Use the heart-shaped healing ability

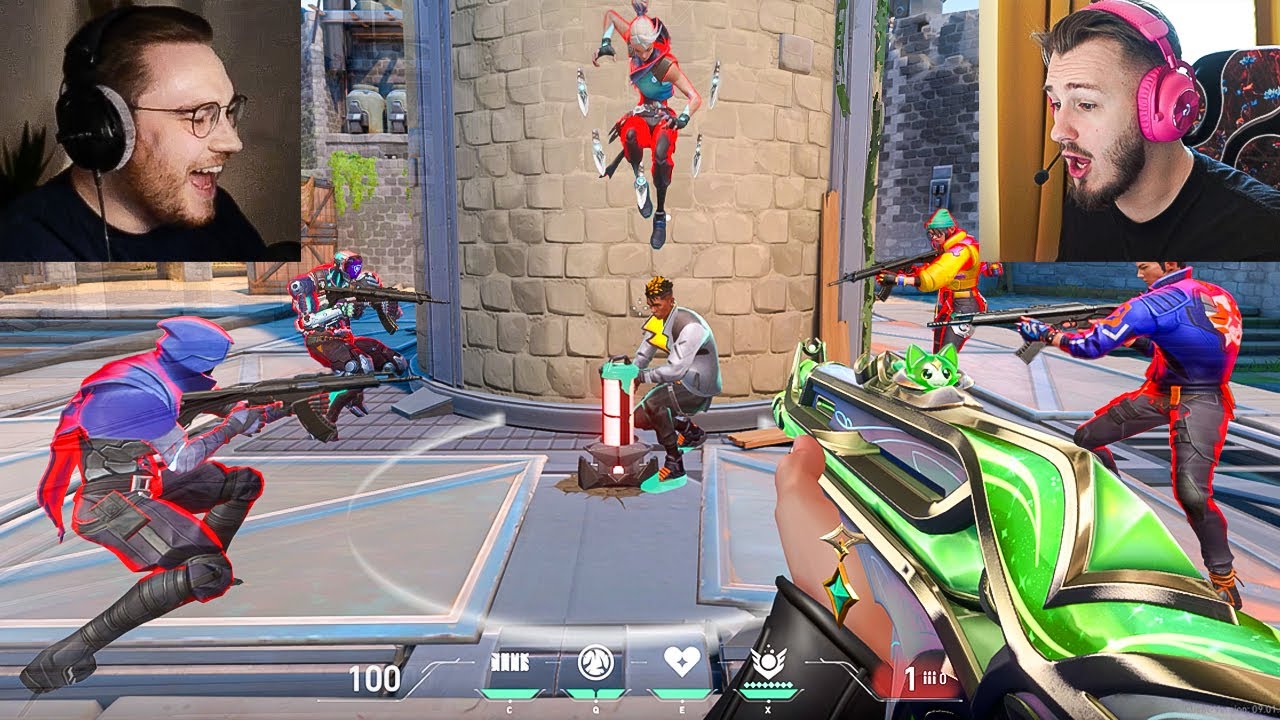(x=683, y=662)
